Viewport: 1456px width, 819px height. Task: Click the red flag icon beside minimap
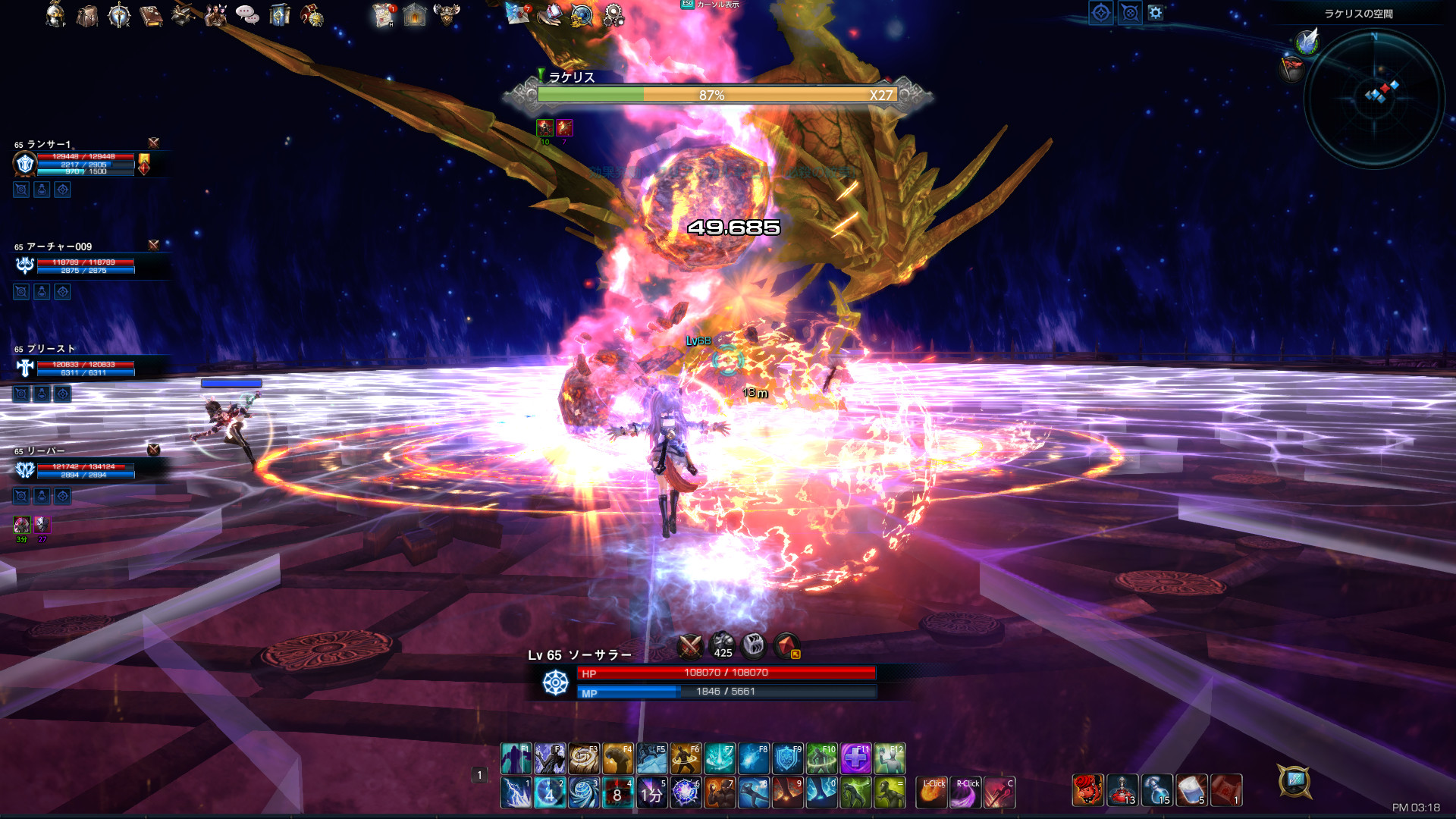pos(1291,68)
